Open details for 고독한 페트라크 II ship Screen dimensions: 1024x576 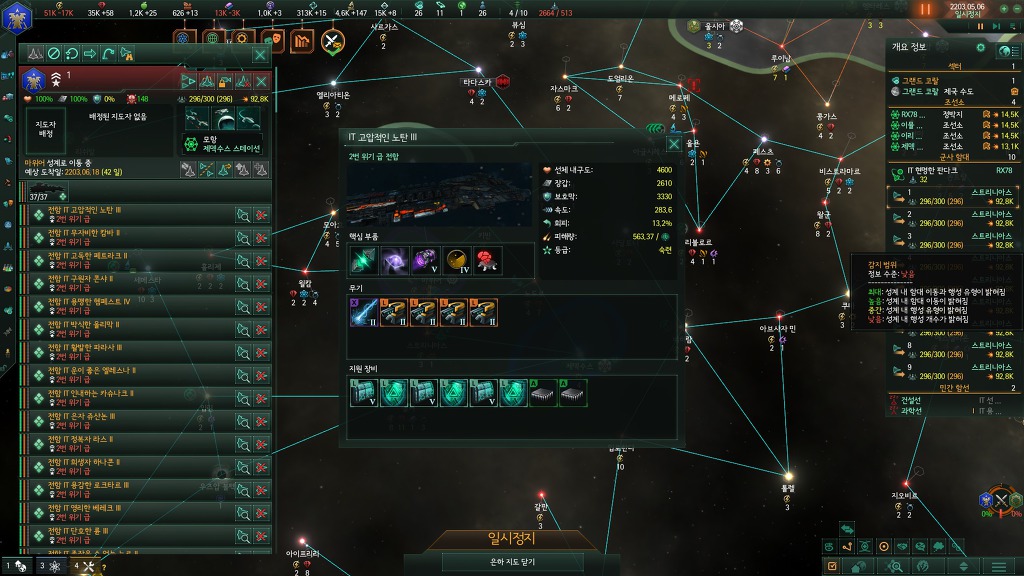242,260
